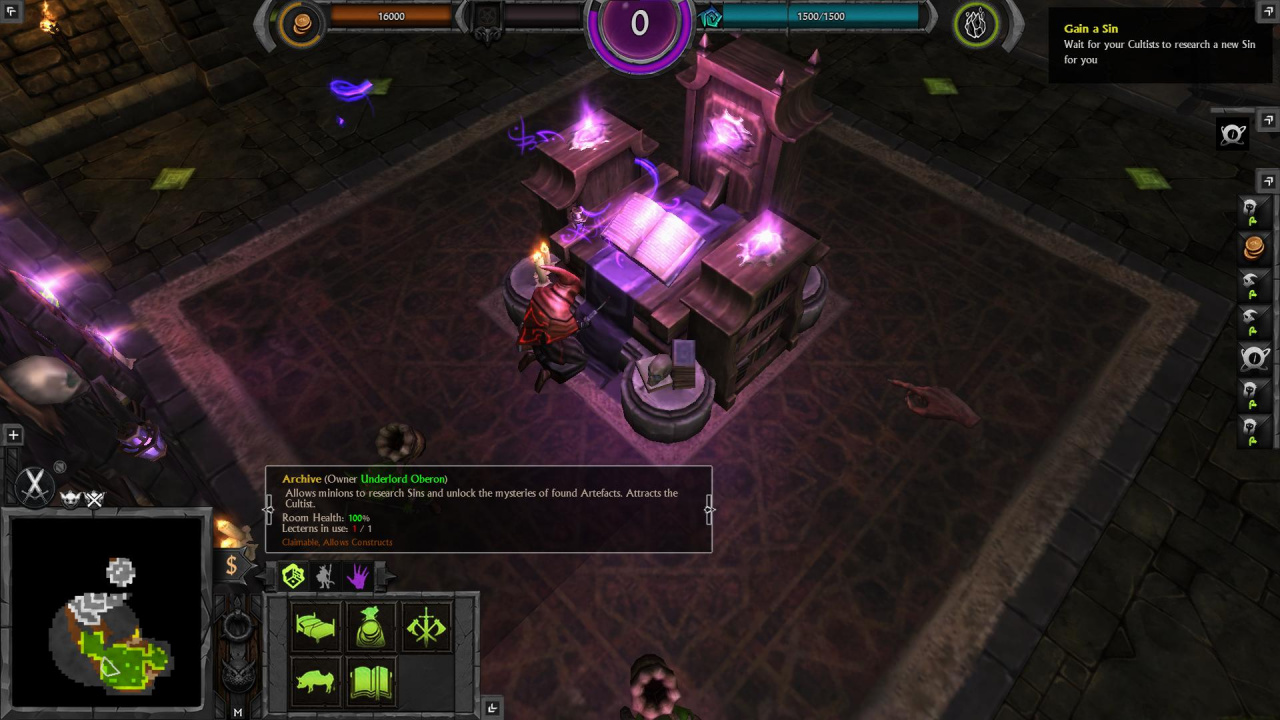Select the Vault money bag room
This screenshot has height=720, width=1280.
[371, 628]
